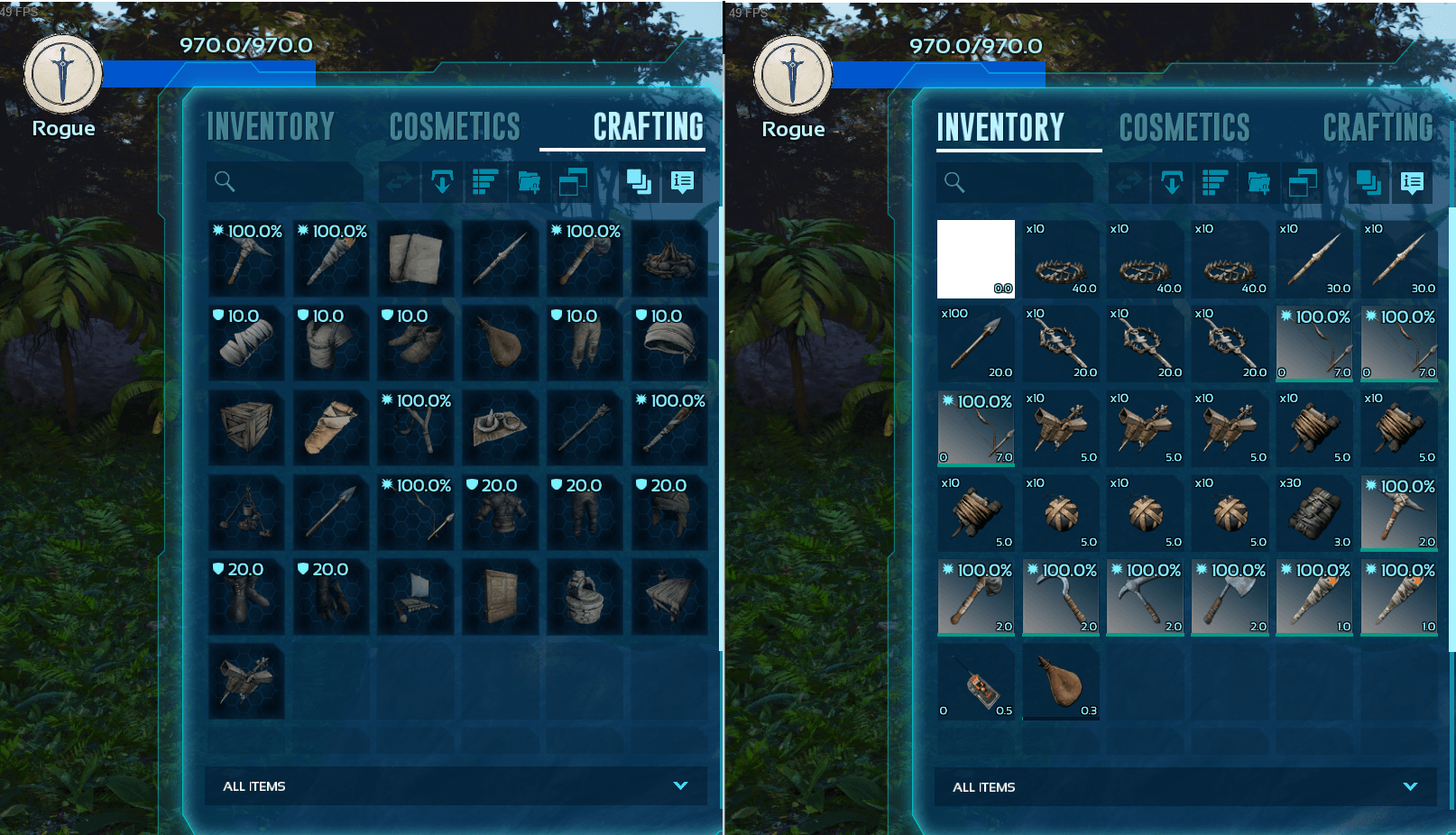Toggle the stack view icon in inventory toolbar
1456x835 pixels.
[1304, 182]
